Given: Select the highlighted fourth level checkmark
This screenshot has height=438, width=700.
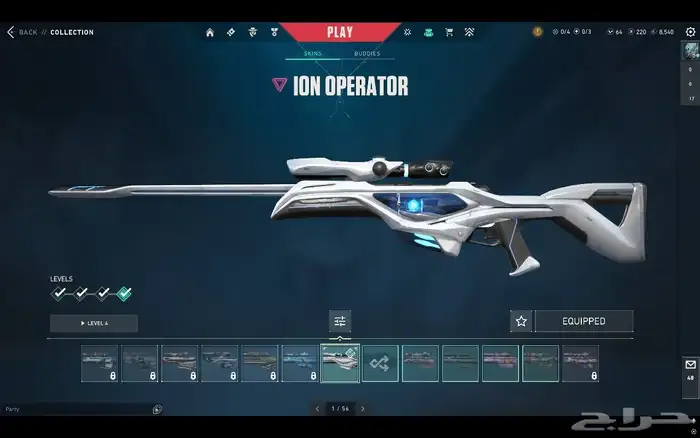Looking at the screenshot, I should [x=124, y=294].
